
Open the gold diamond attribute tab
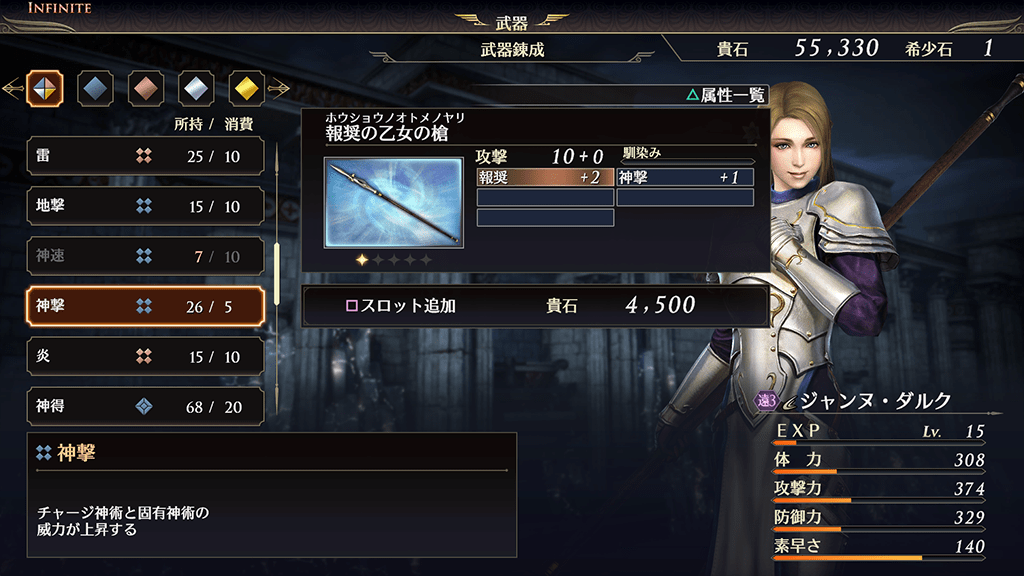pos(247,89)
